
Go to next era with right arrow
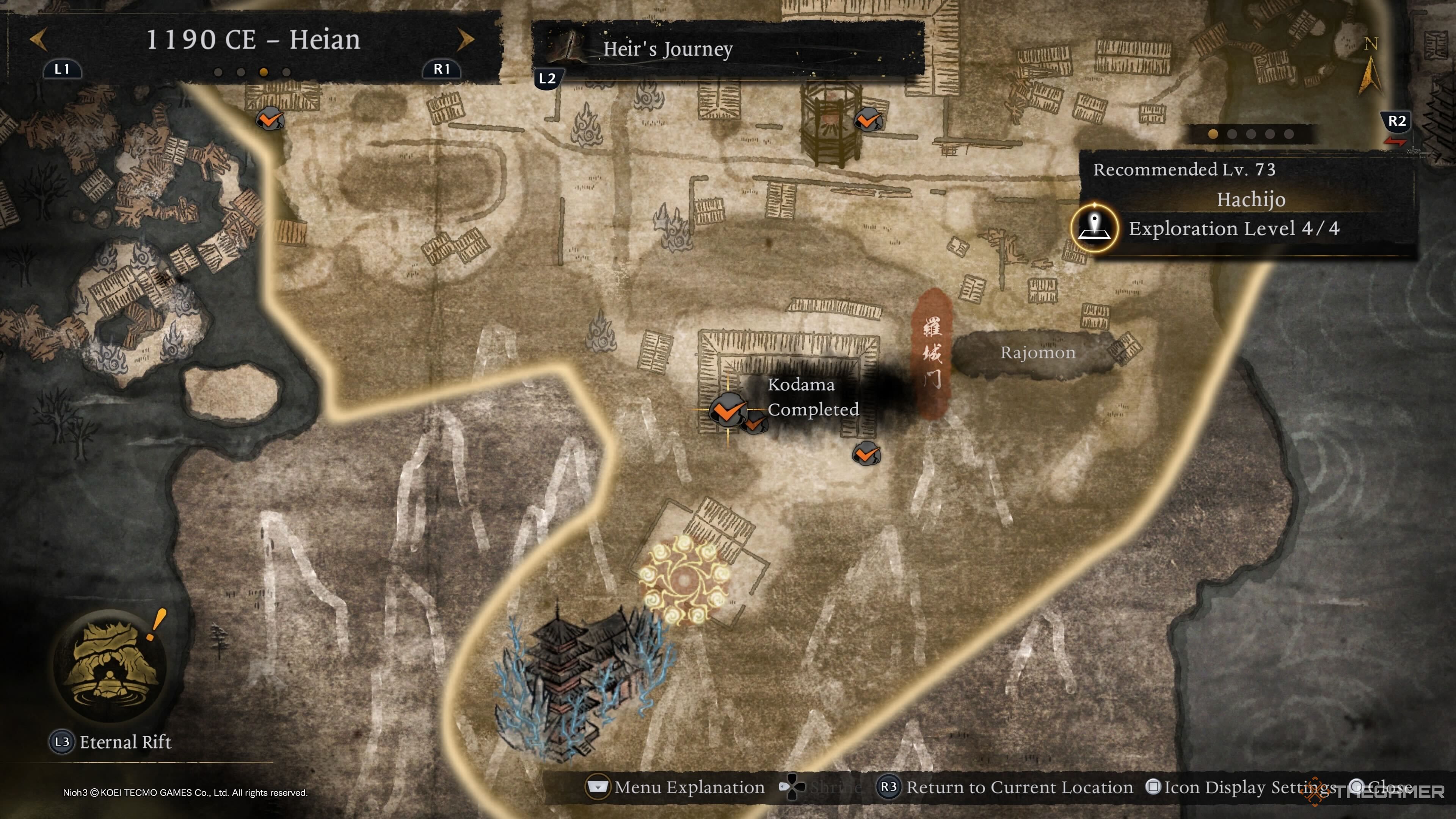tap(464, 39)
